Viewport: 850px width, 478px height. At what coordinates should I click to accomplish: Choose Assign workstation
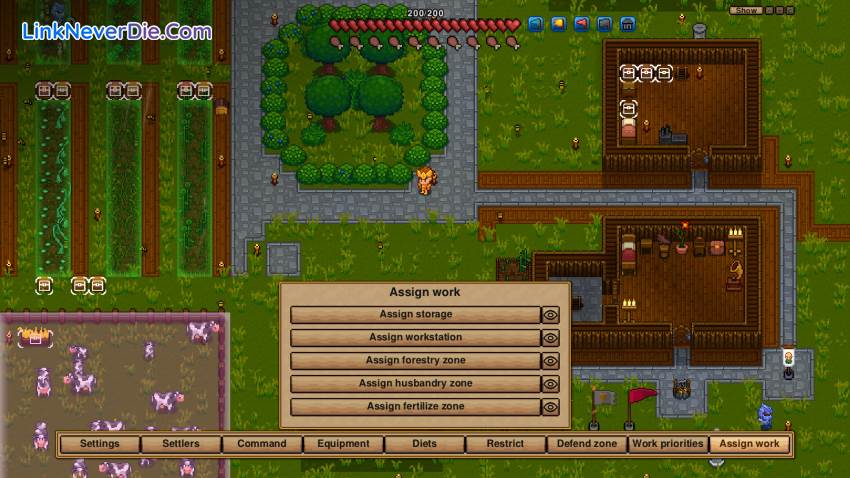pos(415,337)
